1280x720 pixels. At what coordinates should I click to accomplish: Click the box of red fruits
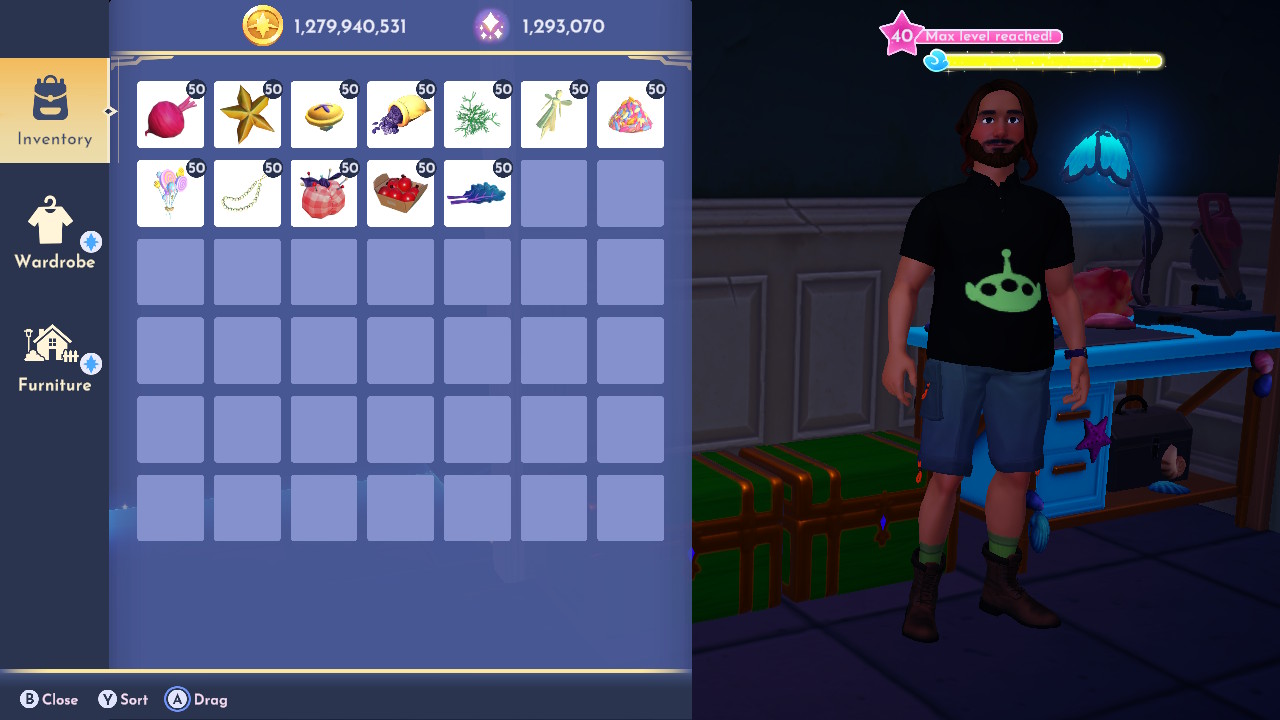[x=400, y=193]
